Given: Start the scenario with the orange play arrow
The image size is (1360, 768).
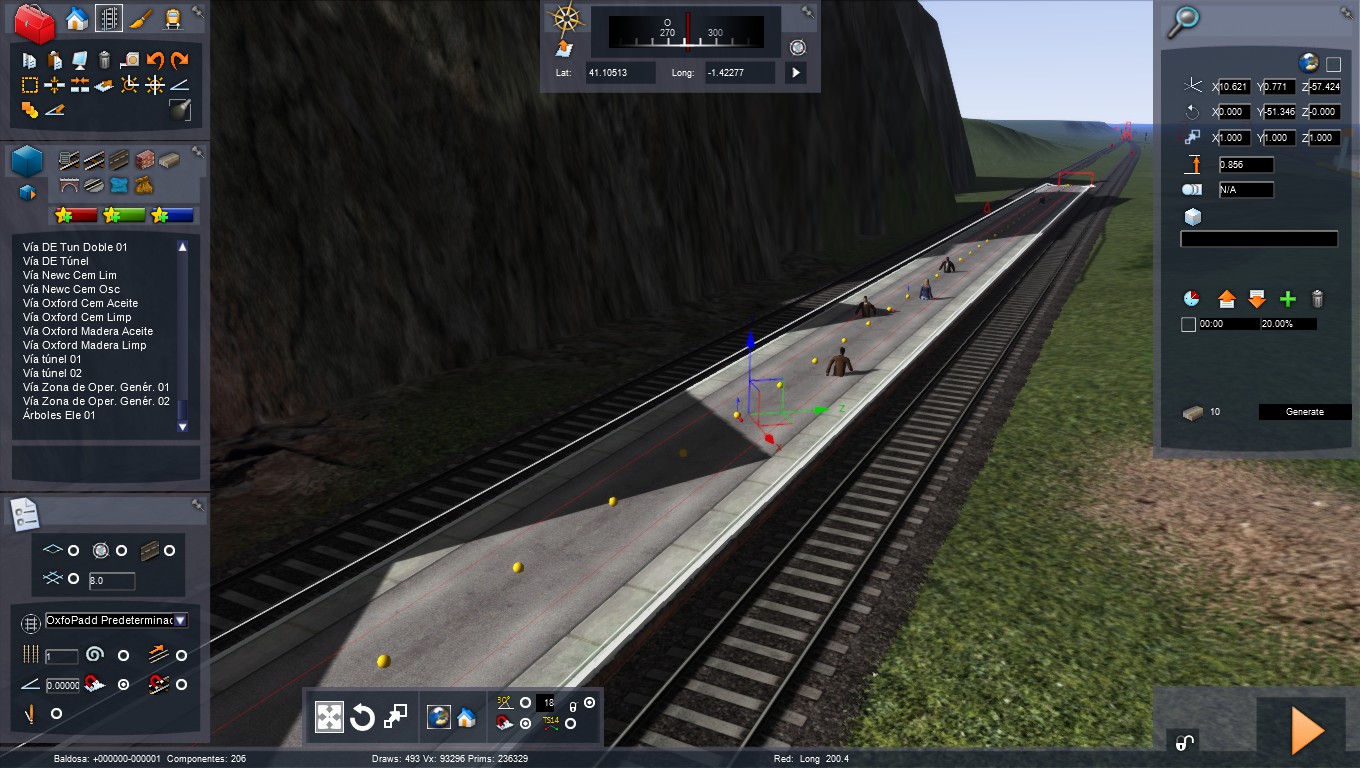Looking at the screenshot, I should [x=1307, y=731].
